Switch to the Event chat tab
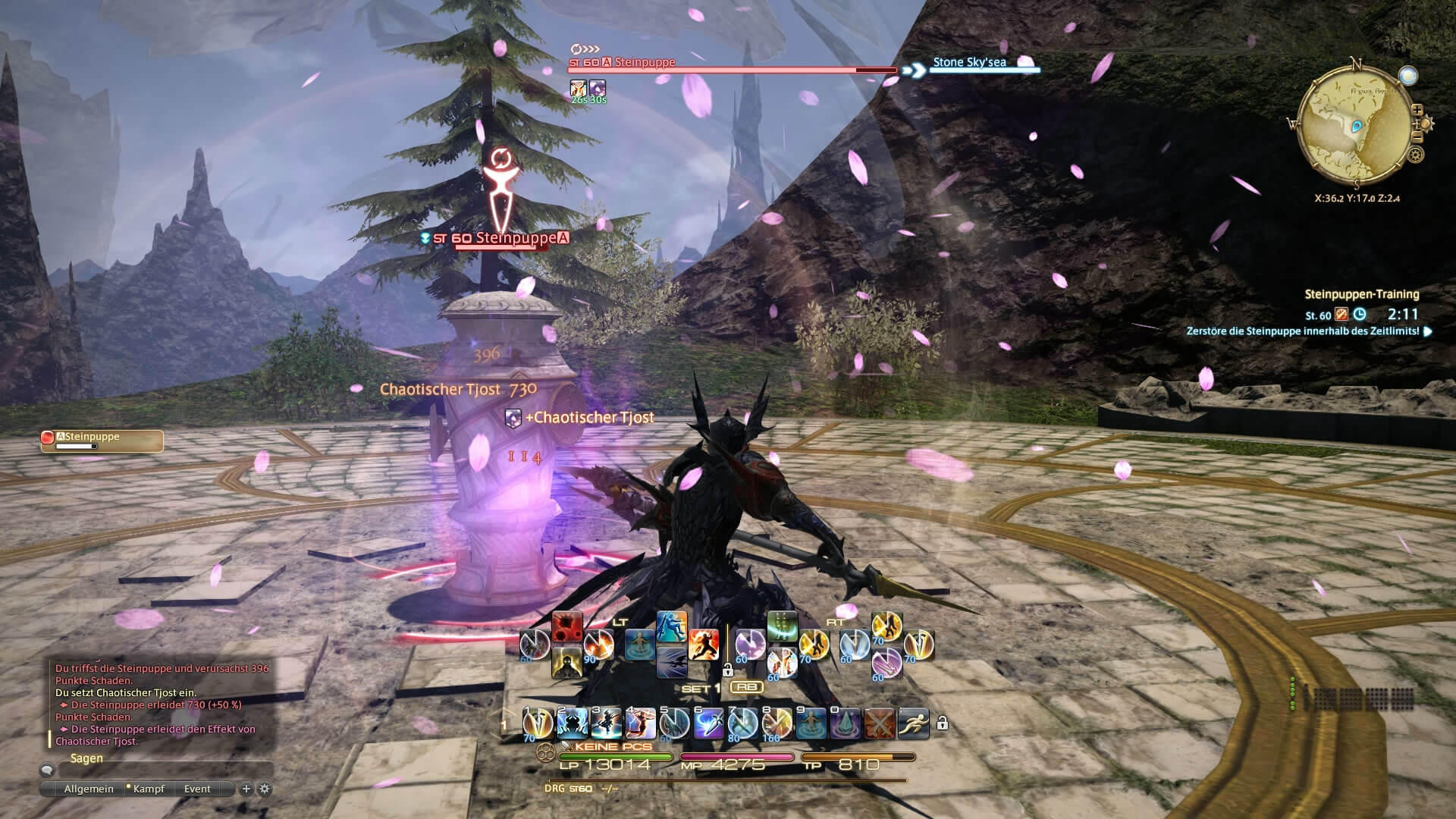The image size is (1456, 819). 197,788
